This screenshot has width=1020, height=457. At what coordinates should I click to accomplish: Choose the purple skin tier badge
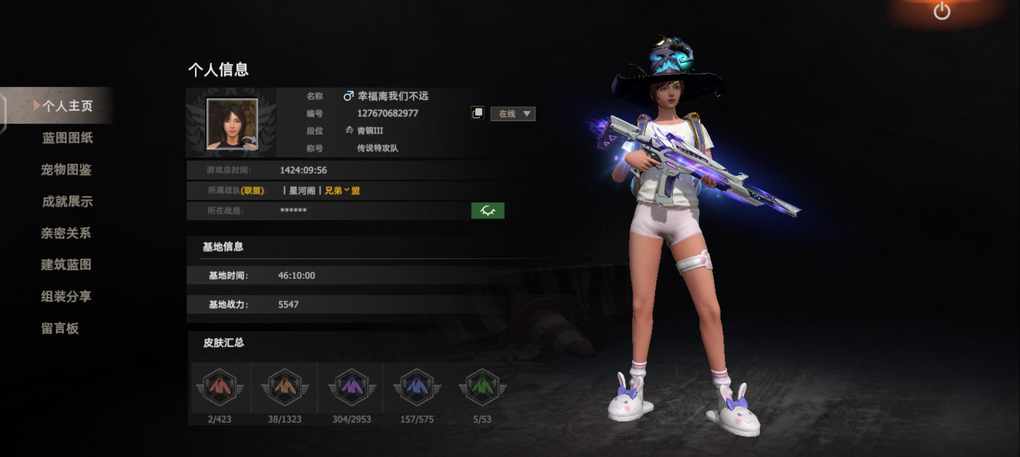350,386
